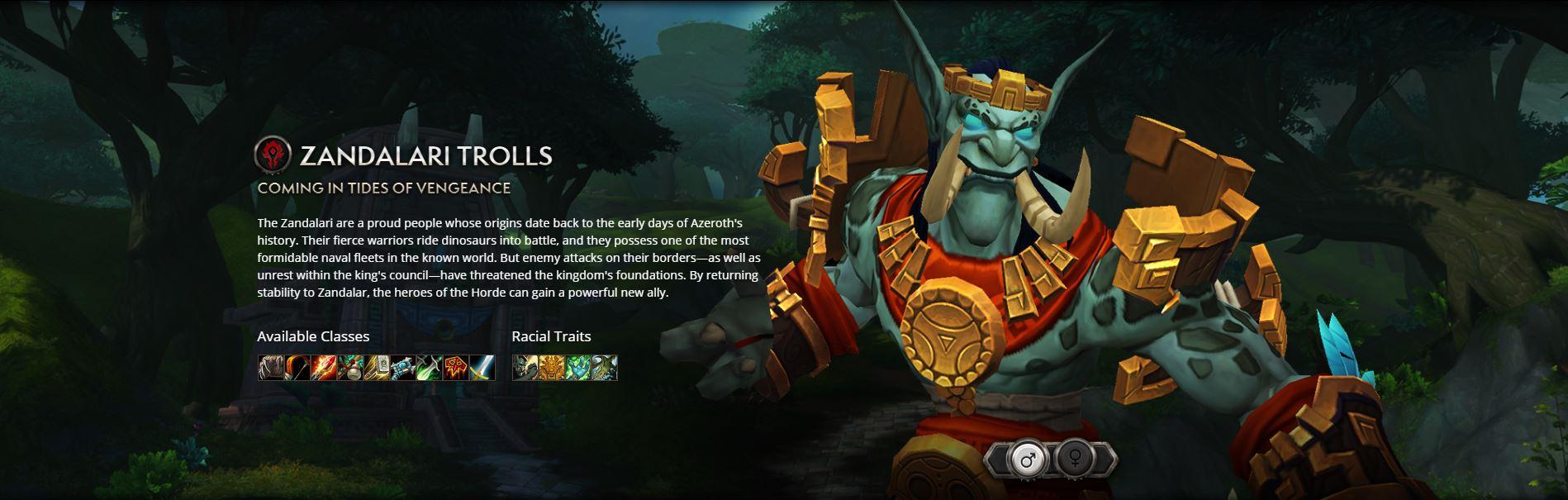Switch to the female model
The image size is (1568, 500).
1076,460
